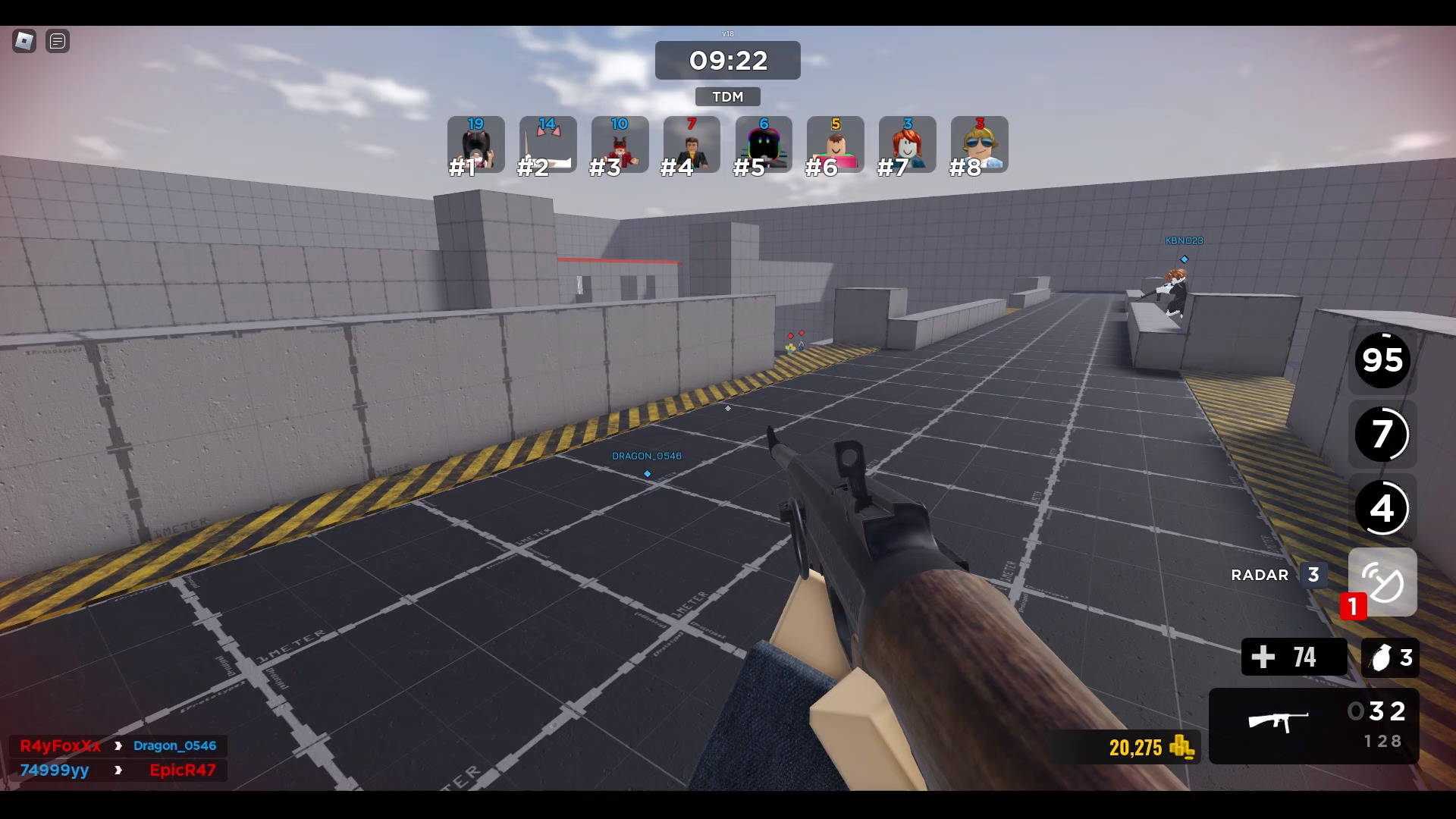Activate the Radar ability
The image size is (1456, 819).
tap(1382, 582)
